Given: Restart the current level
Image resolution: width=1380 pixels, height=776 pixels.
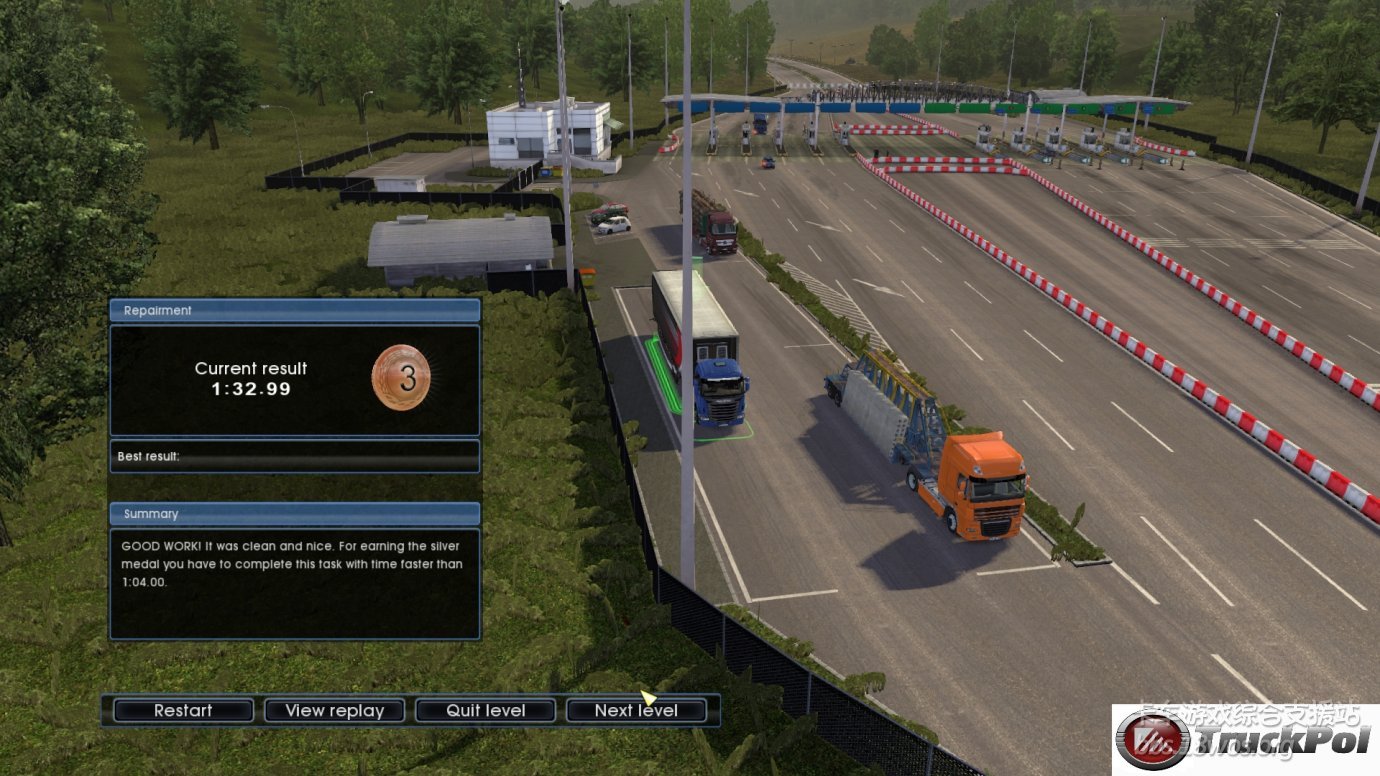Looking at the screenshot, I should [x=183, y=711].
